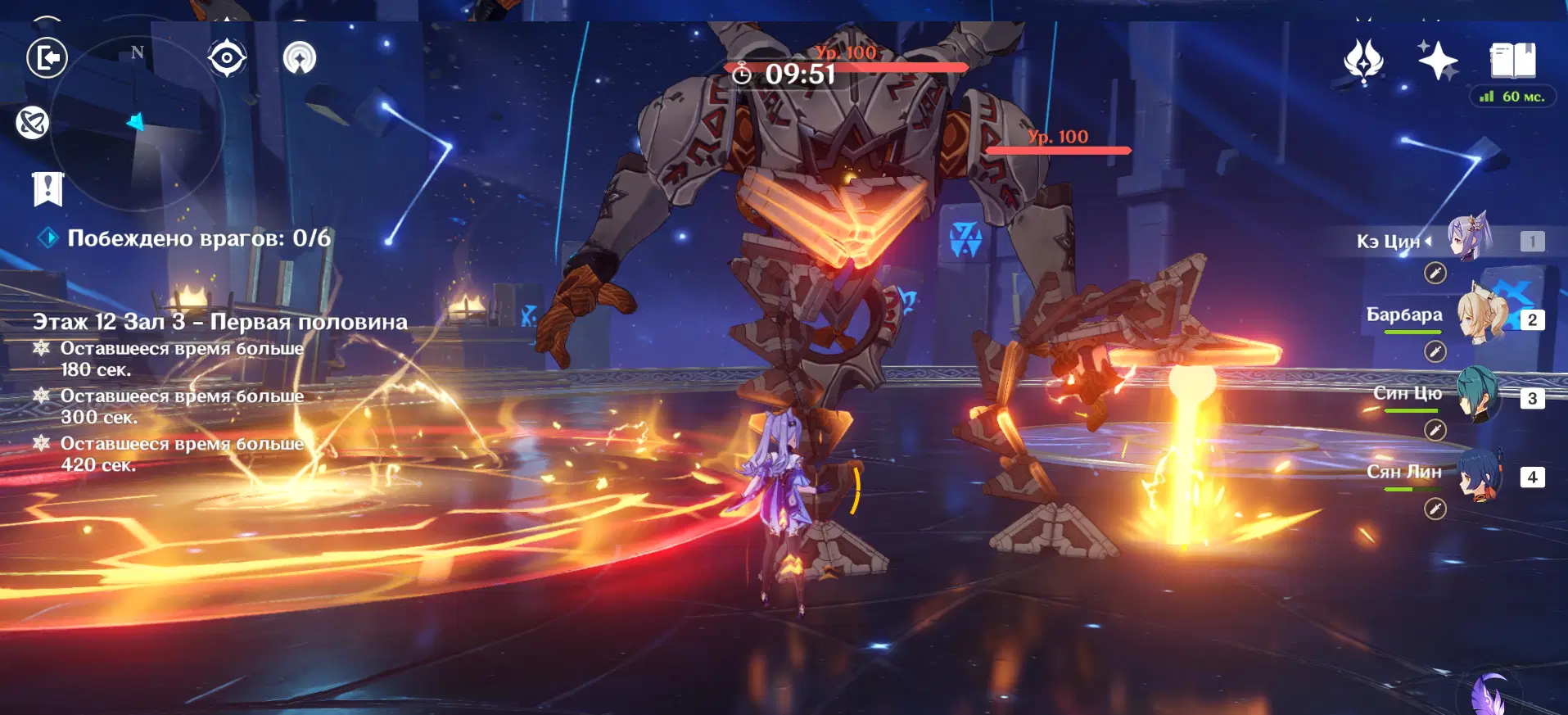Switch to party member Барбара
Viewport: 1568px width, 715px height.
pyautogui.click(x=1482, y=319)
